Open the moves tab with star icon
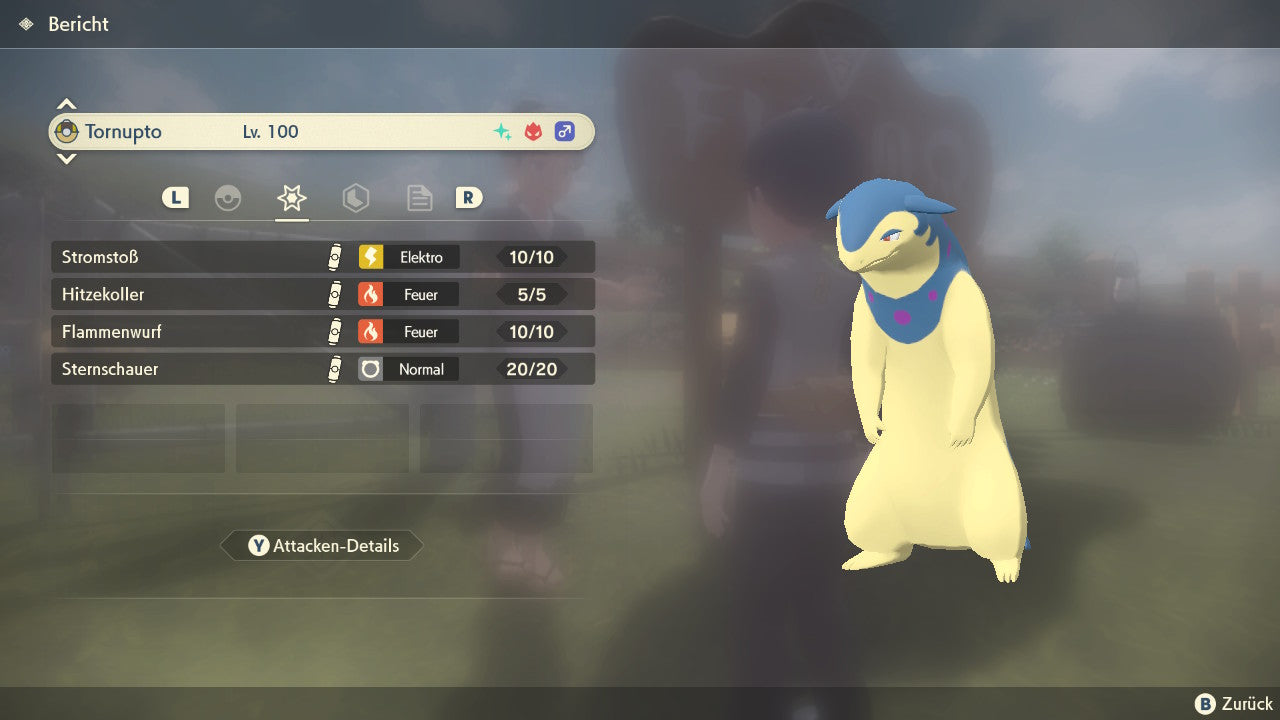The image size is (1280, 720). (291, 198)
